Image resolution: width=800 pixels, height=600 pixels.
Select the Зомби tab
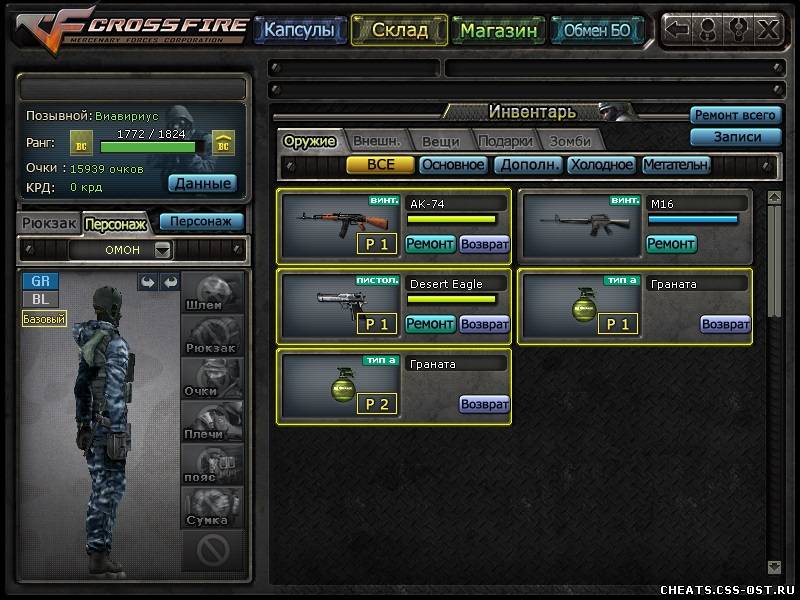(570, 141)
